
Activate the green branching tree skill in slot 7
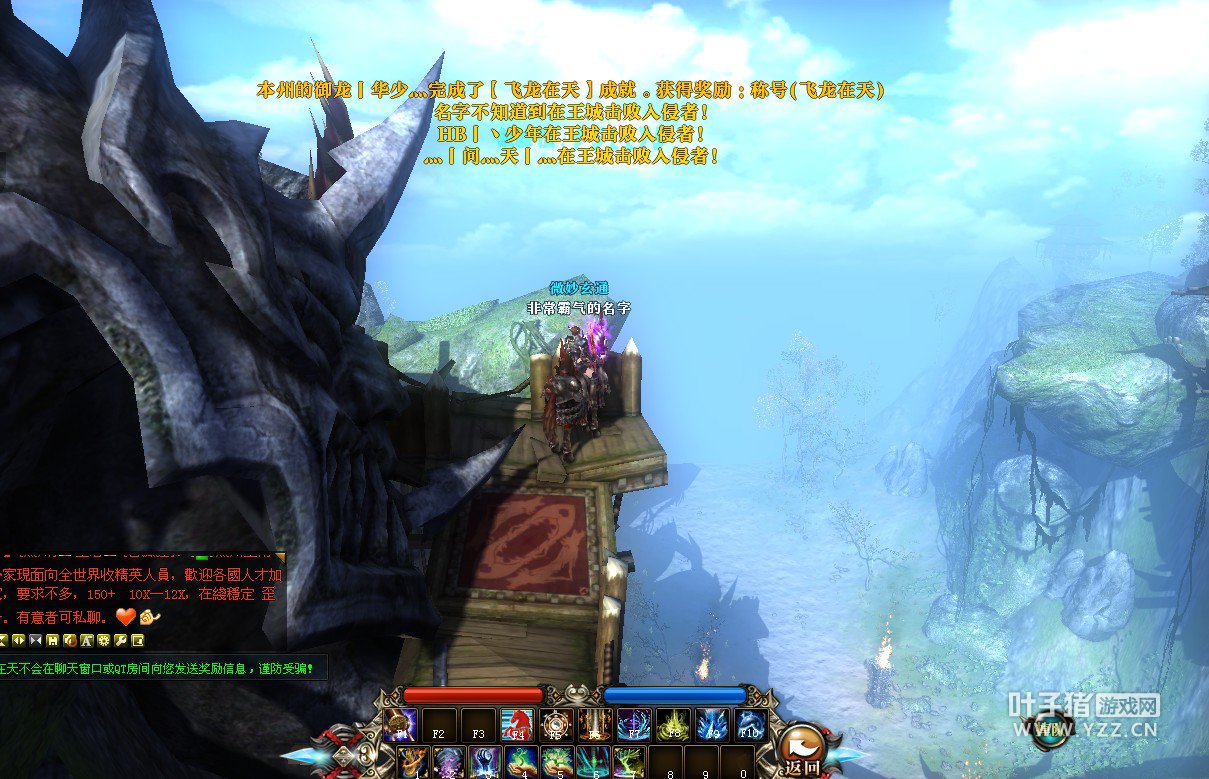point(629,762)
